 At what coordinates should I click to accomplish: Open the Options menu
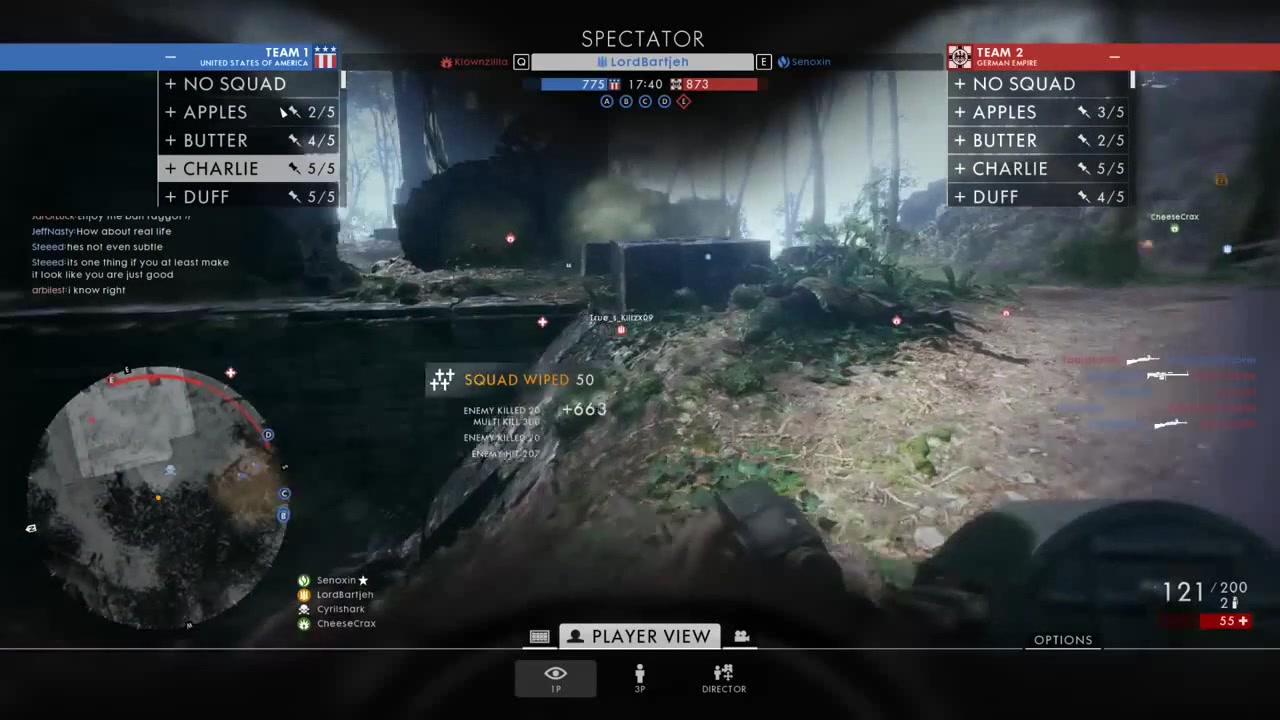click(1063, 639)
